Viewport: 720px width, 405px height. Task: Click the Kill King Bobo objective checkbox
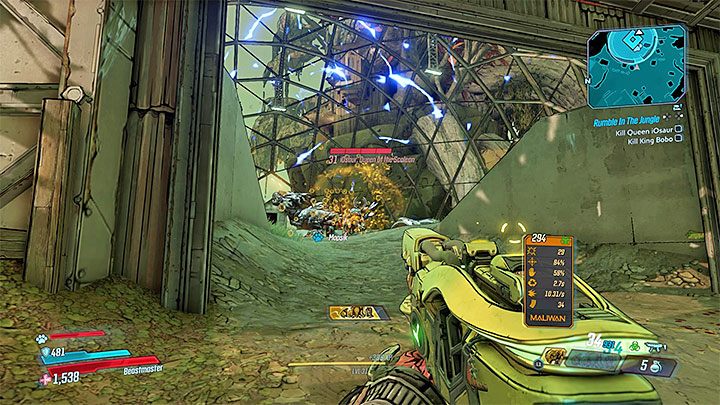tap(679, 139)
